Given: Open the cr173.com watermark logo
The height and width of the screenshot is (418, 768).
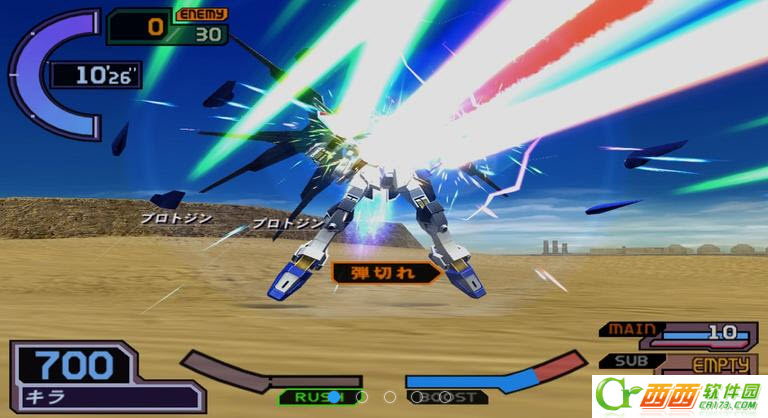Looking at the screenshot, I should coord(678,396).
